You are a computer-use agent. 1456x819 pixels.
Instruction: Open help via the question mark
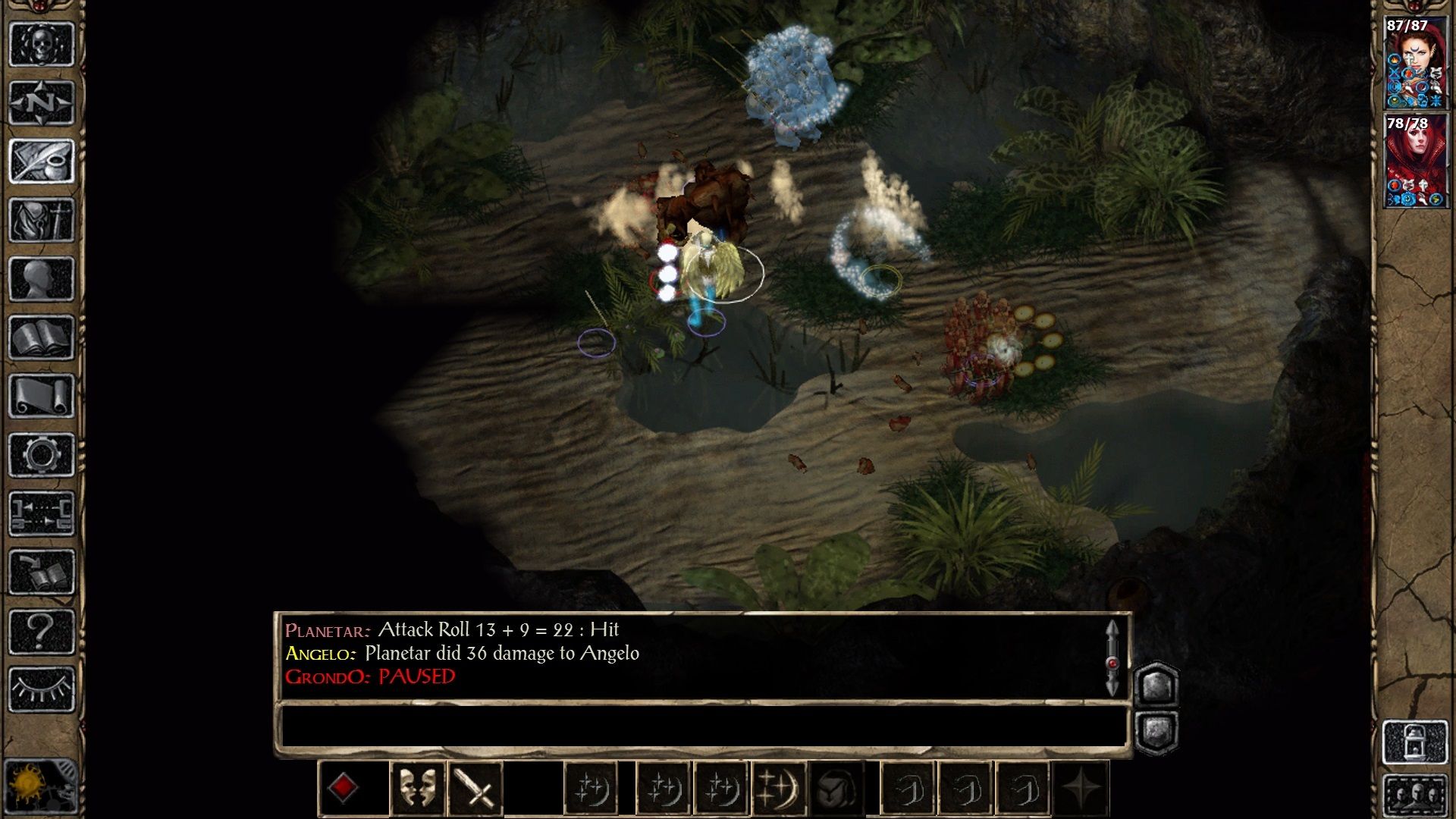42,631
